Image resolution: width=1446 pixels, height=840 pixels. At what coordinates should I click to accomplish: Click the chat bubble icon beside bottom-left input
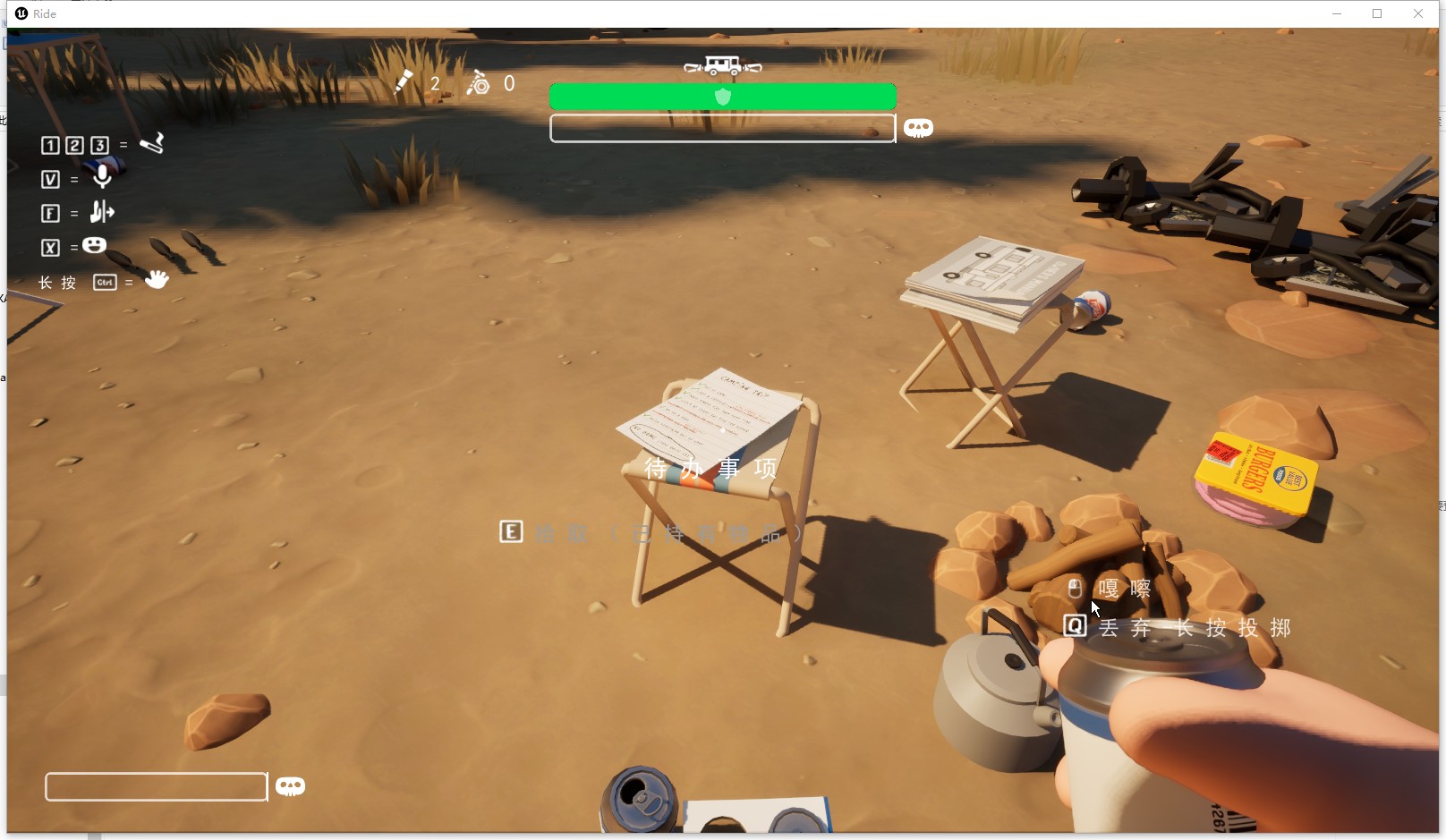pyautogui.click(x=290, y=786)
